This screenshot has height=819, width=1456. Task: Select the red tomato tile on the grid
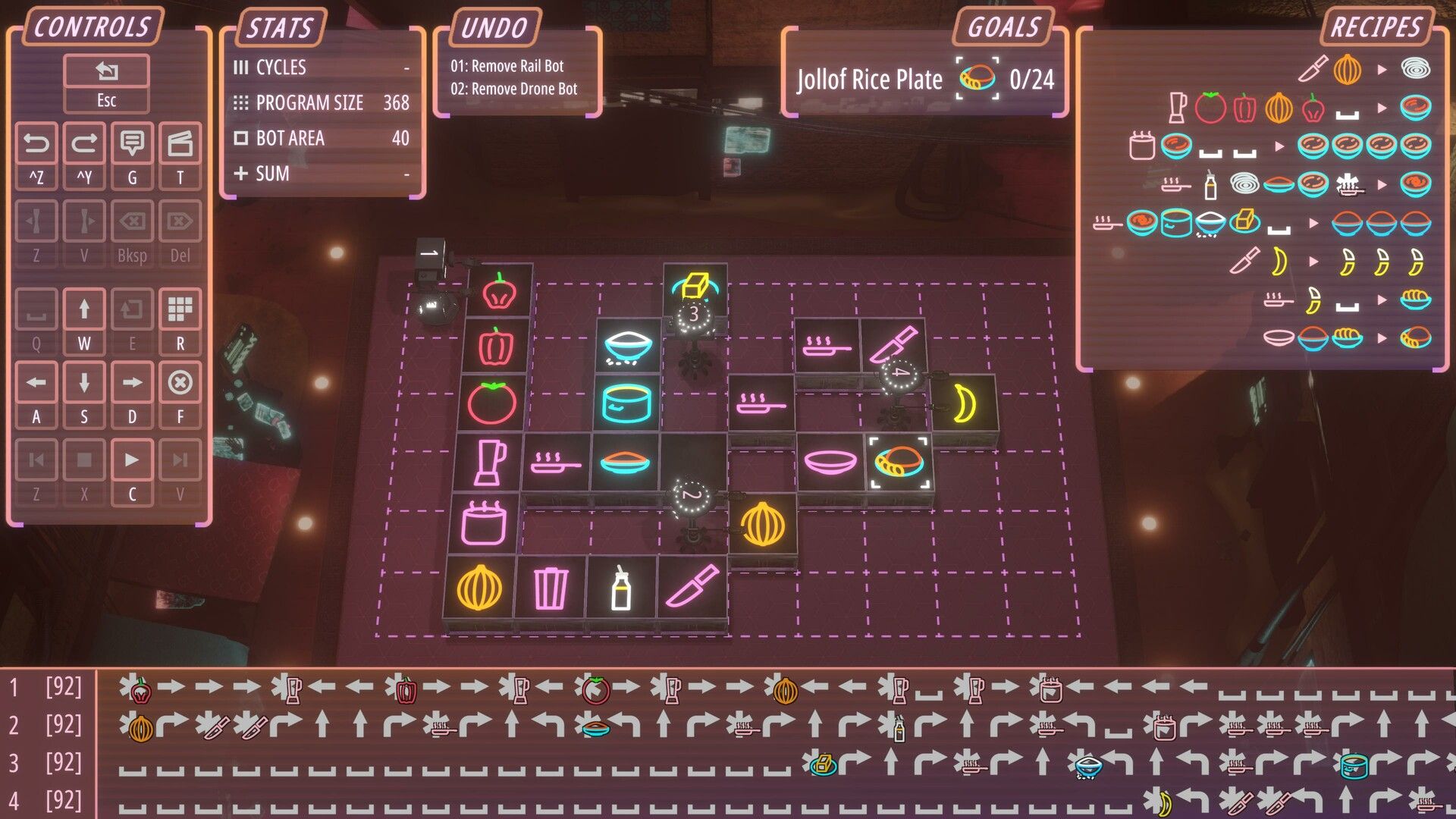click(x=494, y=404)
